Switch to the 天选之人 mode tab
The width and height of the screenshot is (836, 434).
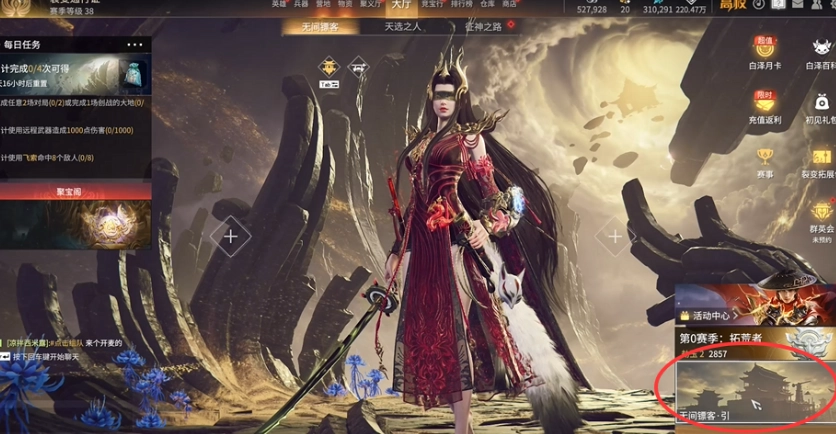click(x=403, y=27)
